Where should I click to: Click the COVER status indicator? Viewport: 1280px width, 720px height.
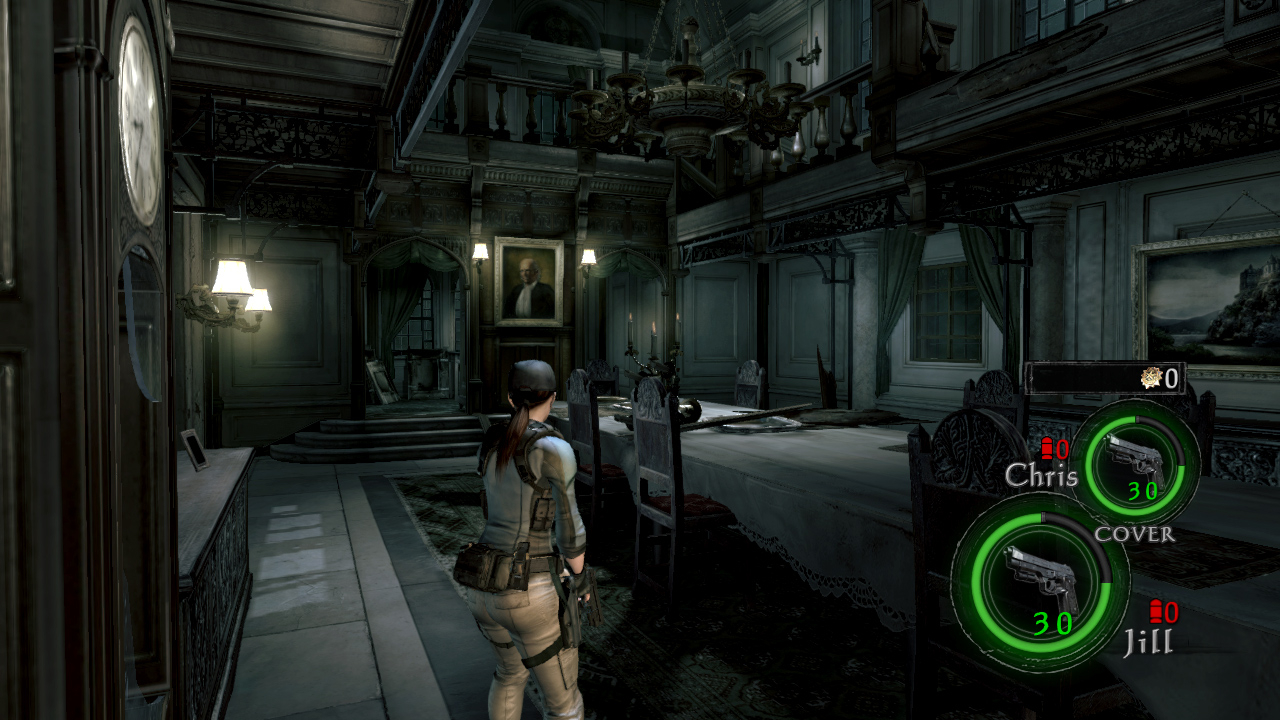tap(1135, 534)
